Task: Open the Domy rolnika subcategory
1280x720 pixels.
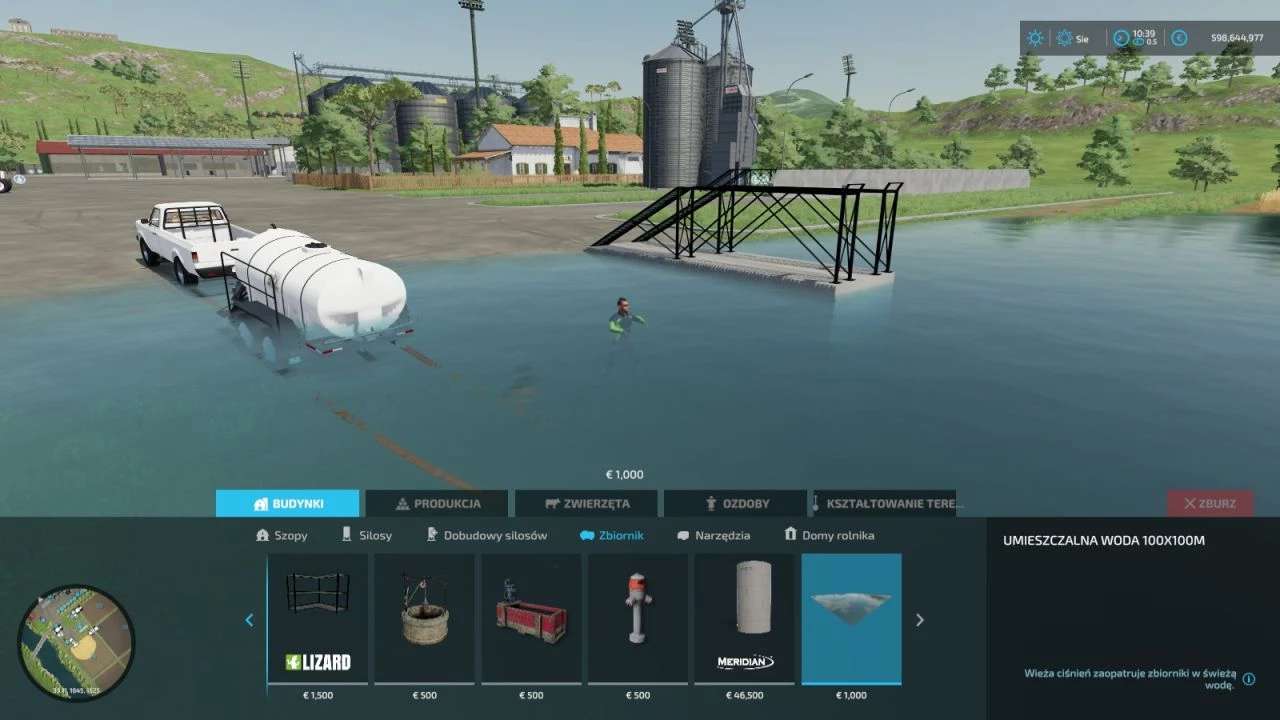Action: [x=829, y=535]
